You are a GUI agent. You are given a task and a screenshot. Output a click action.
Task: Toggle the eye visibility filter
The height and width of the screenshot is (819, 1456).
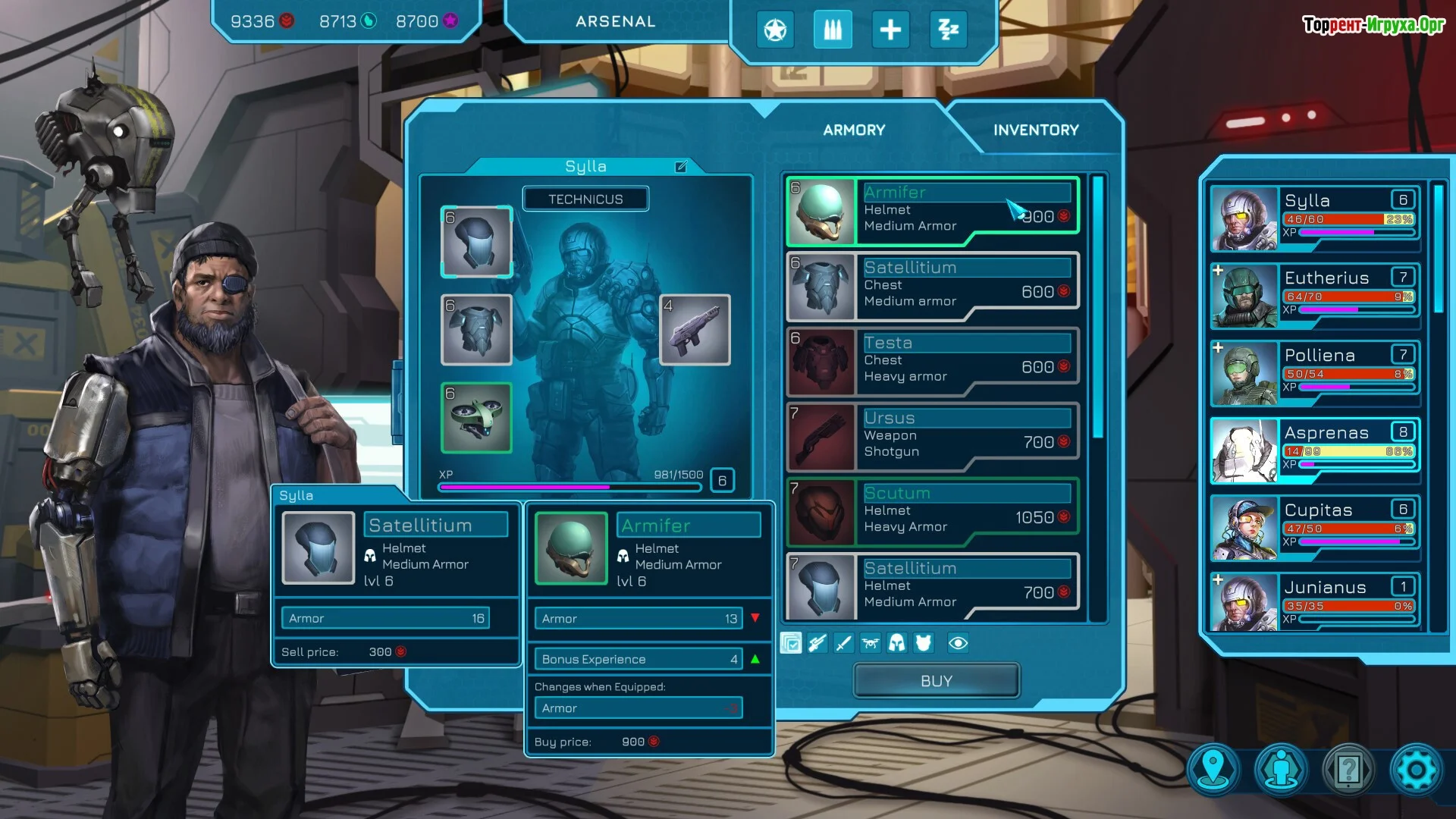point(958,644)
